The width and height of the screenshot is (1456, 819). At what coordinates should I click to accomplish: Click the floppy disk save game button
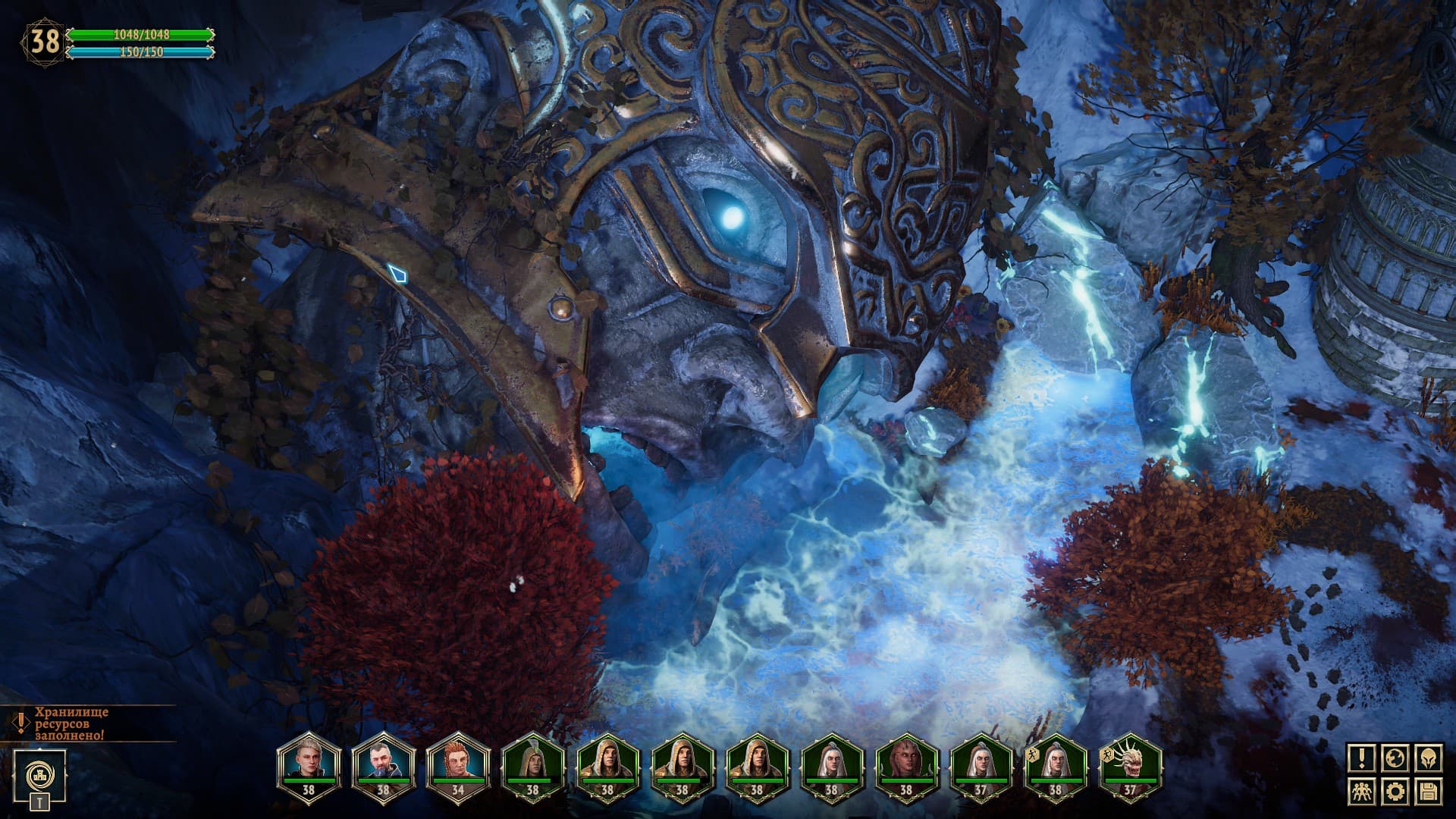(1429, 792)
